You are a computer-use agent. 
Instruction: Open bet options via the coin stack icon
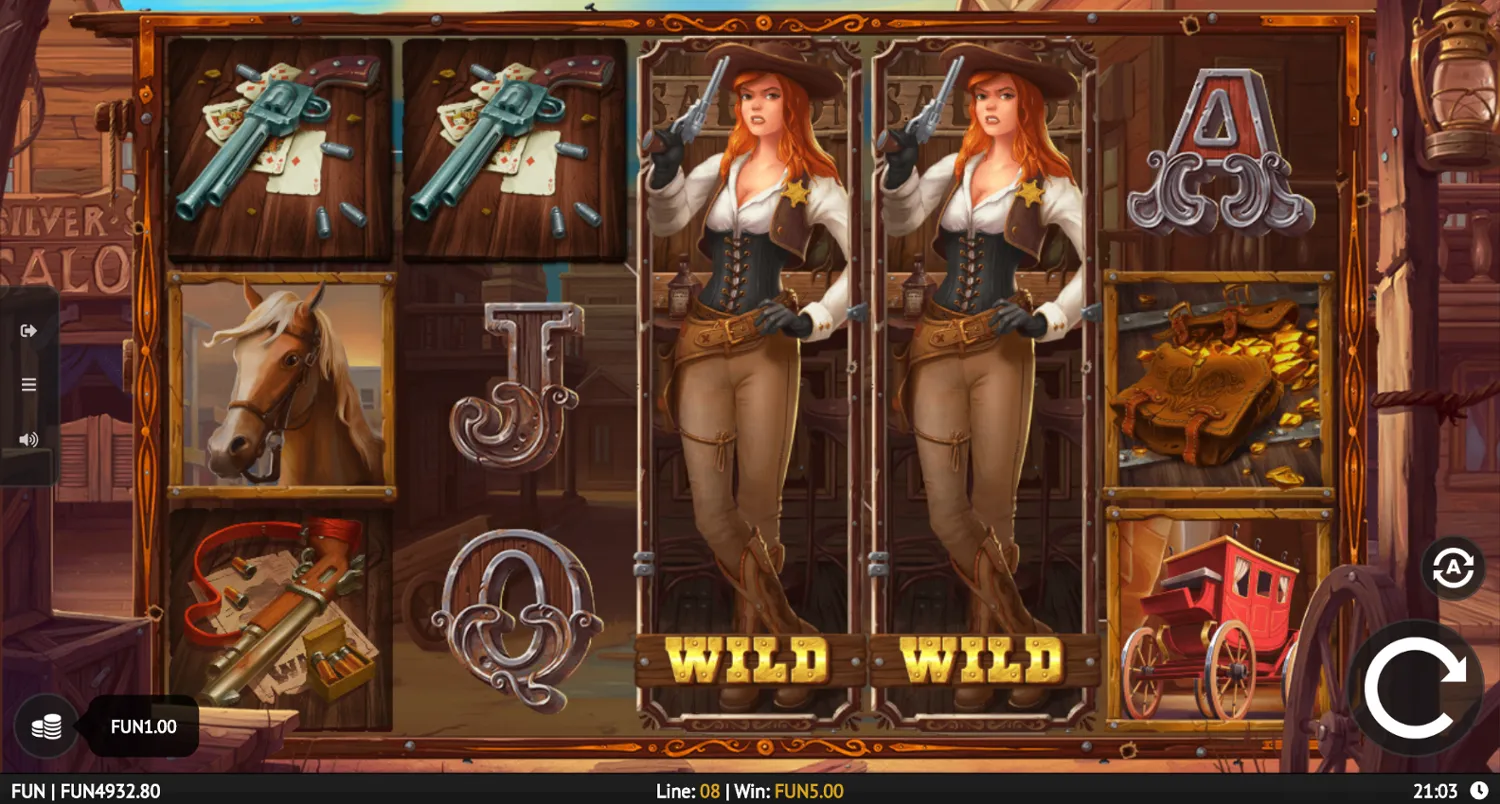[47, 727]
